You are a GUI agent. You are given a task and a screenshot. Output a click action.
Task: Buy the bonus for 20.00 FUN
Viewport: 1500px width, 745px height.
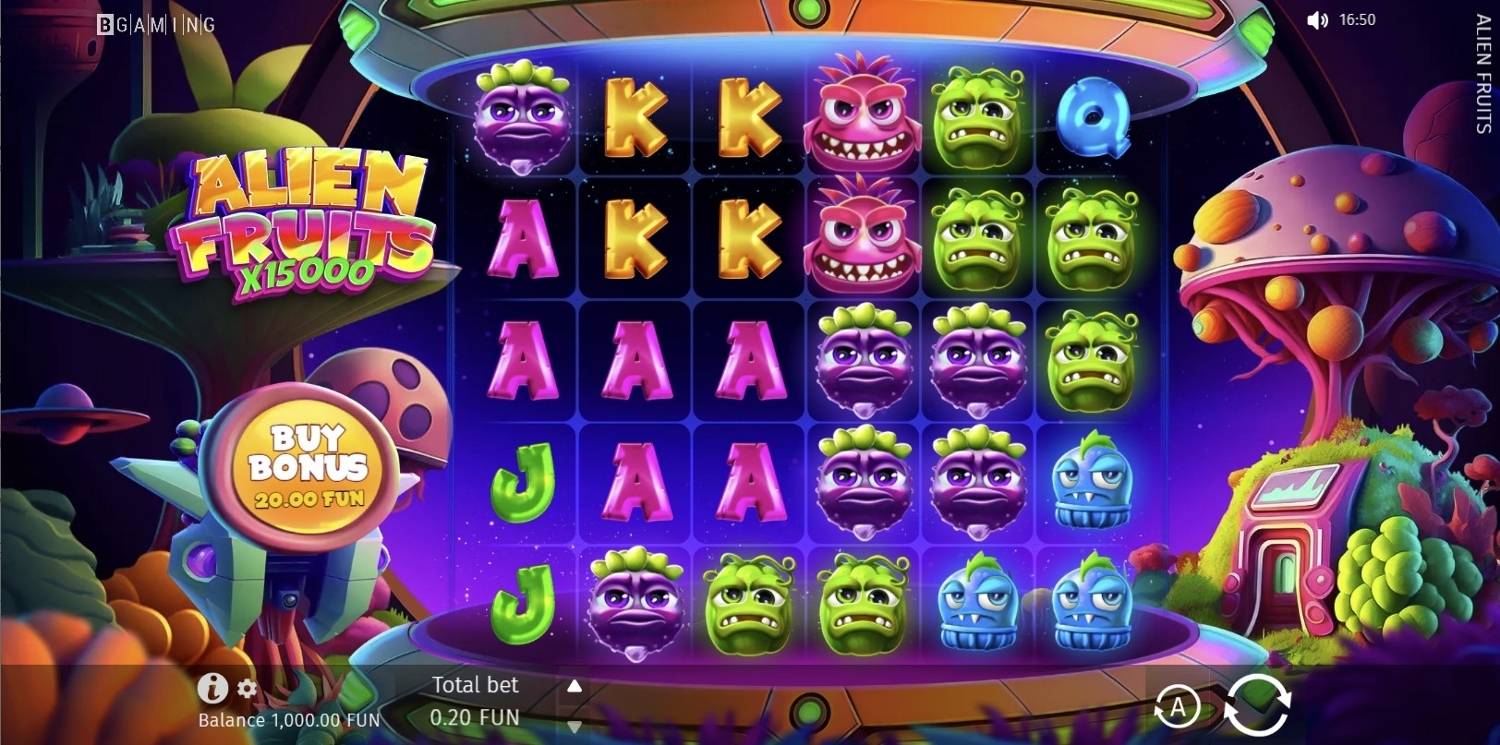point(309,466)
